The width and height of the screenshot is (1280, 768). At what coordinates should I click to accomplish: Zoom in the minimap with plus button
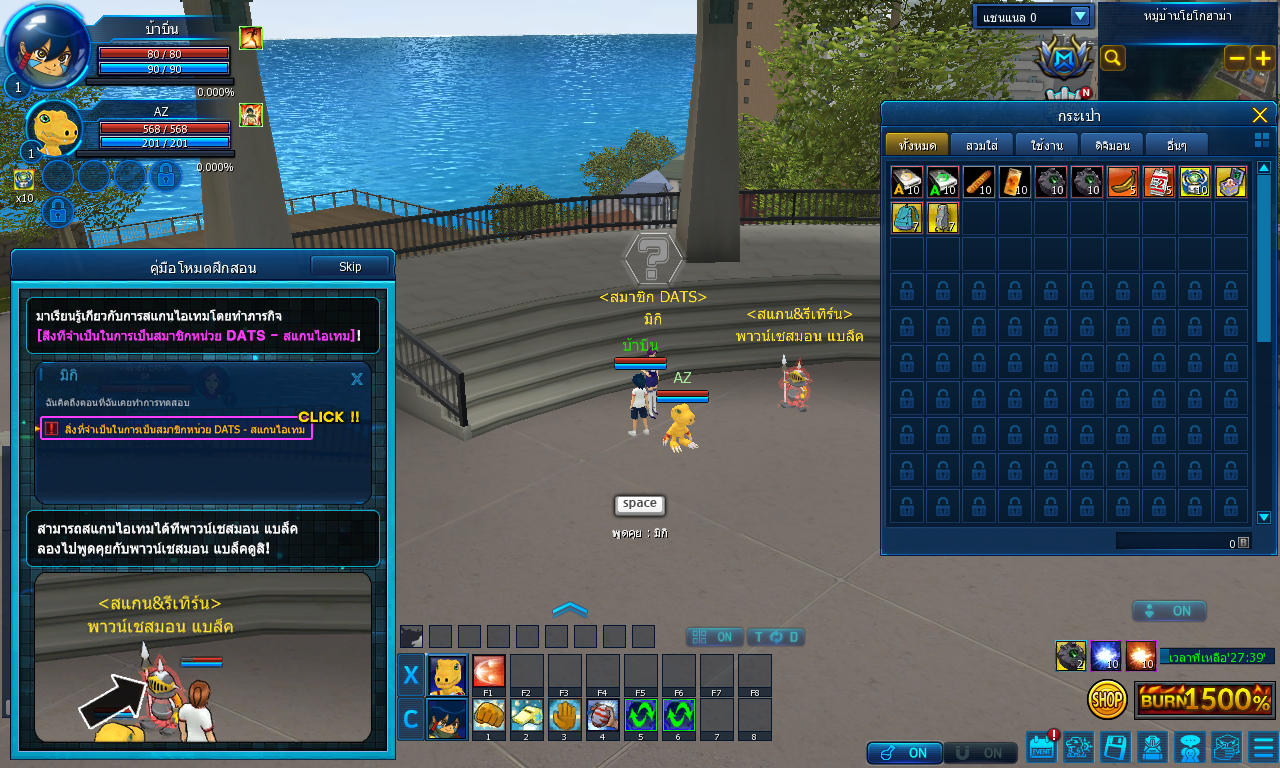point(1263,58)
